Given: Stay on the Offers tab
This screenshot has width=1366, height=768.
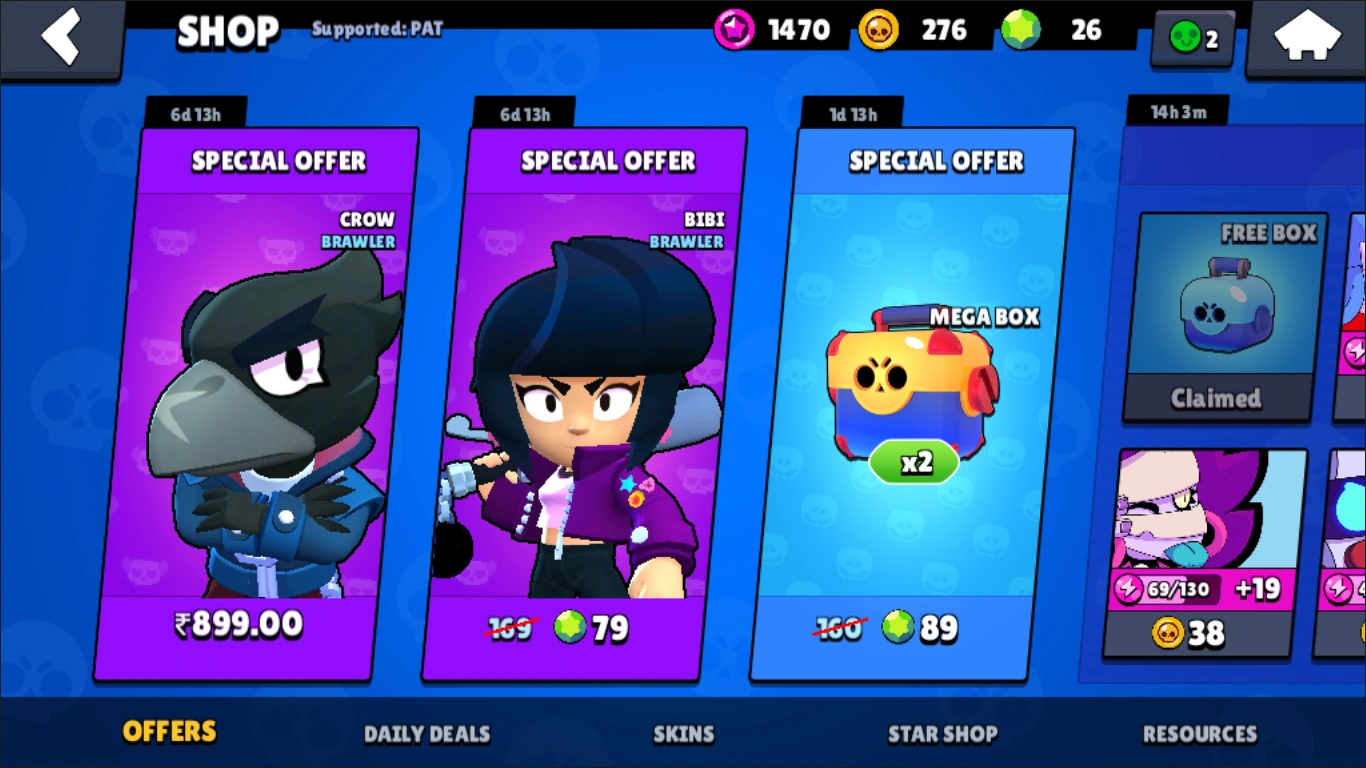Looking at the screenshot, I should 168,732.
